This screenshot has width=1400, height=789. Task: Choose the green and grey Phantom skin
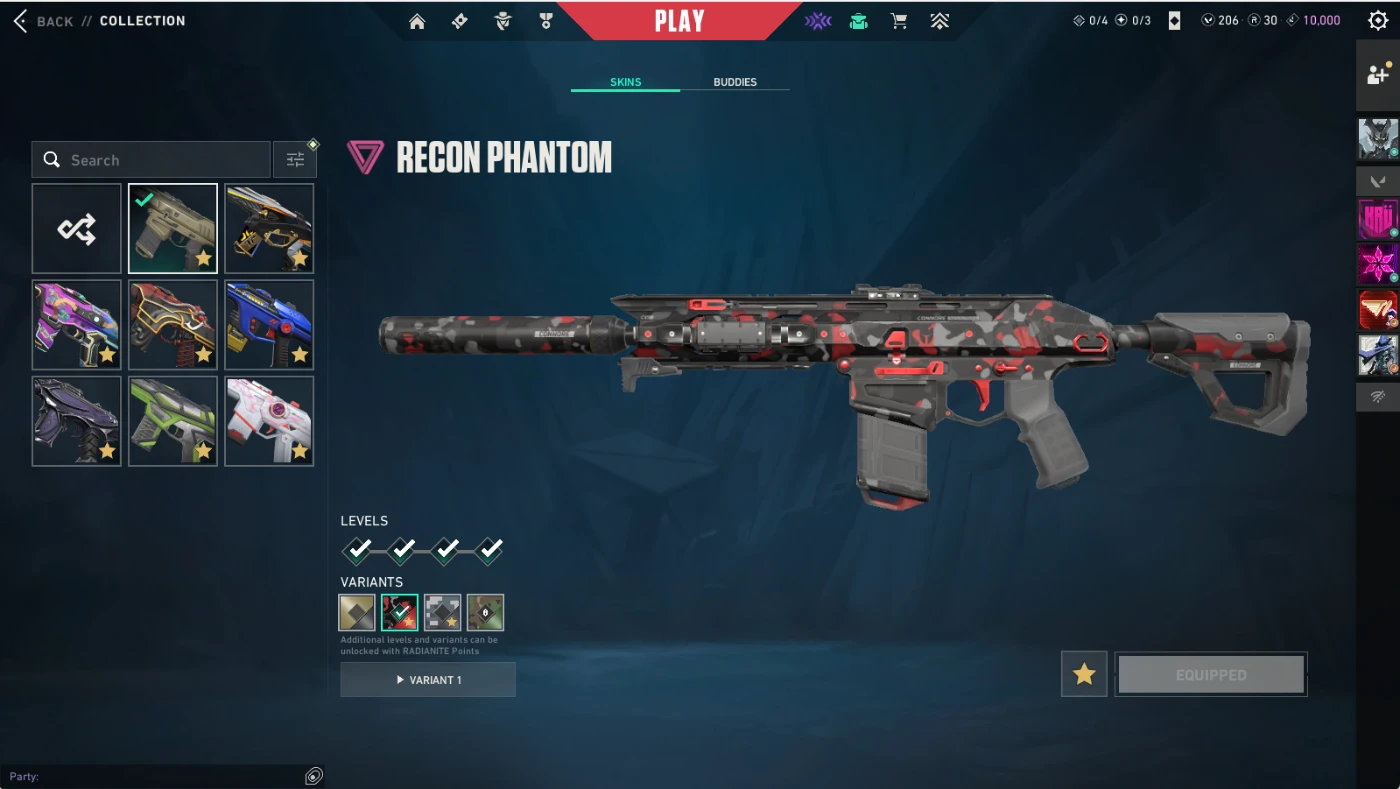coord(173,421)
